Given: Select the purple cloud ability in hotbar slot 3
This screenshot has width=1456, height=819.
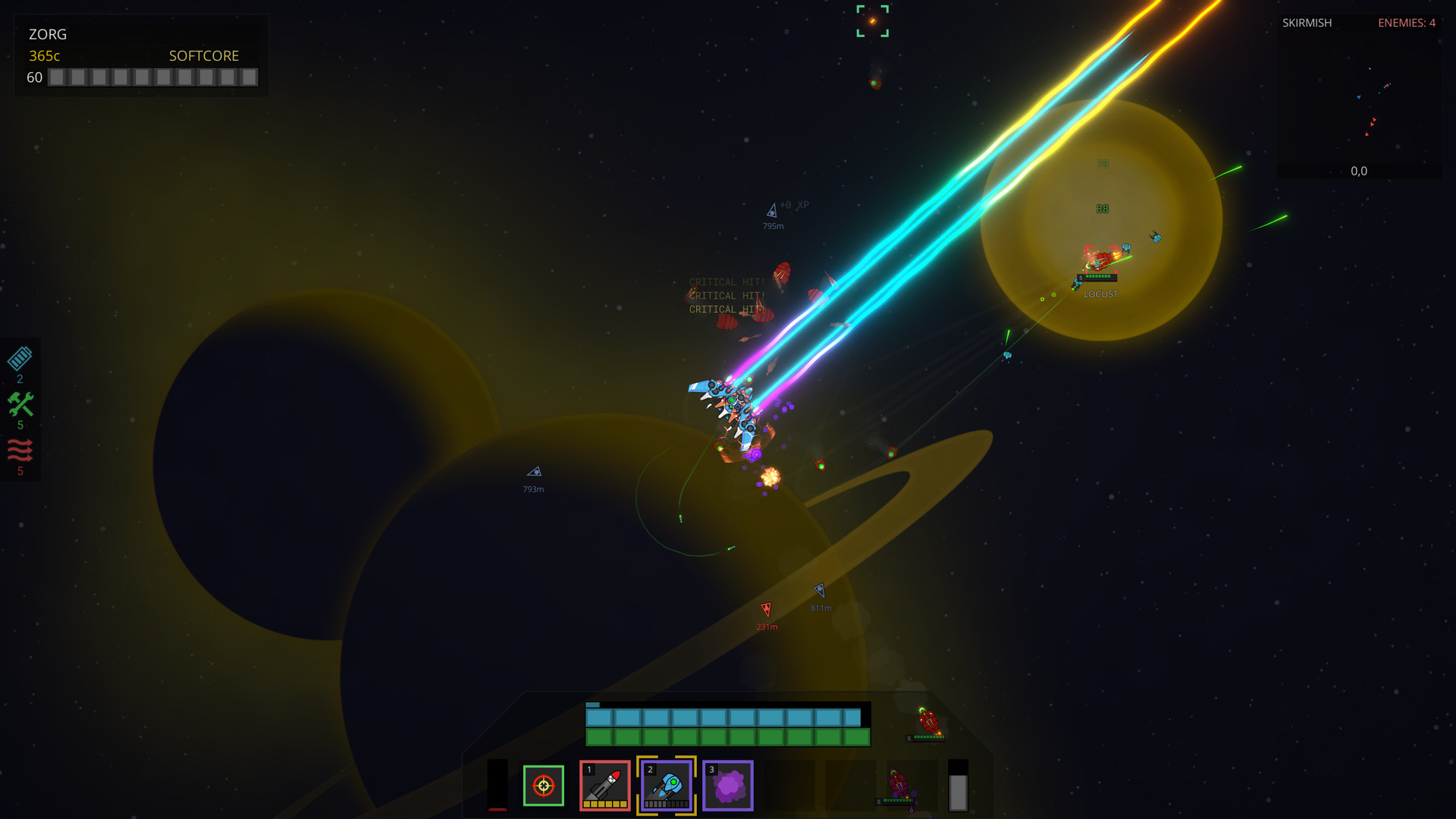Looking at the screenshot, I should coord(727,786).
